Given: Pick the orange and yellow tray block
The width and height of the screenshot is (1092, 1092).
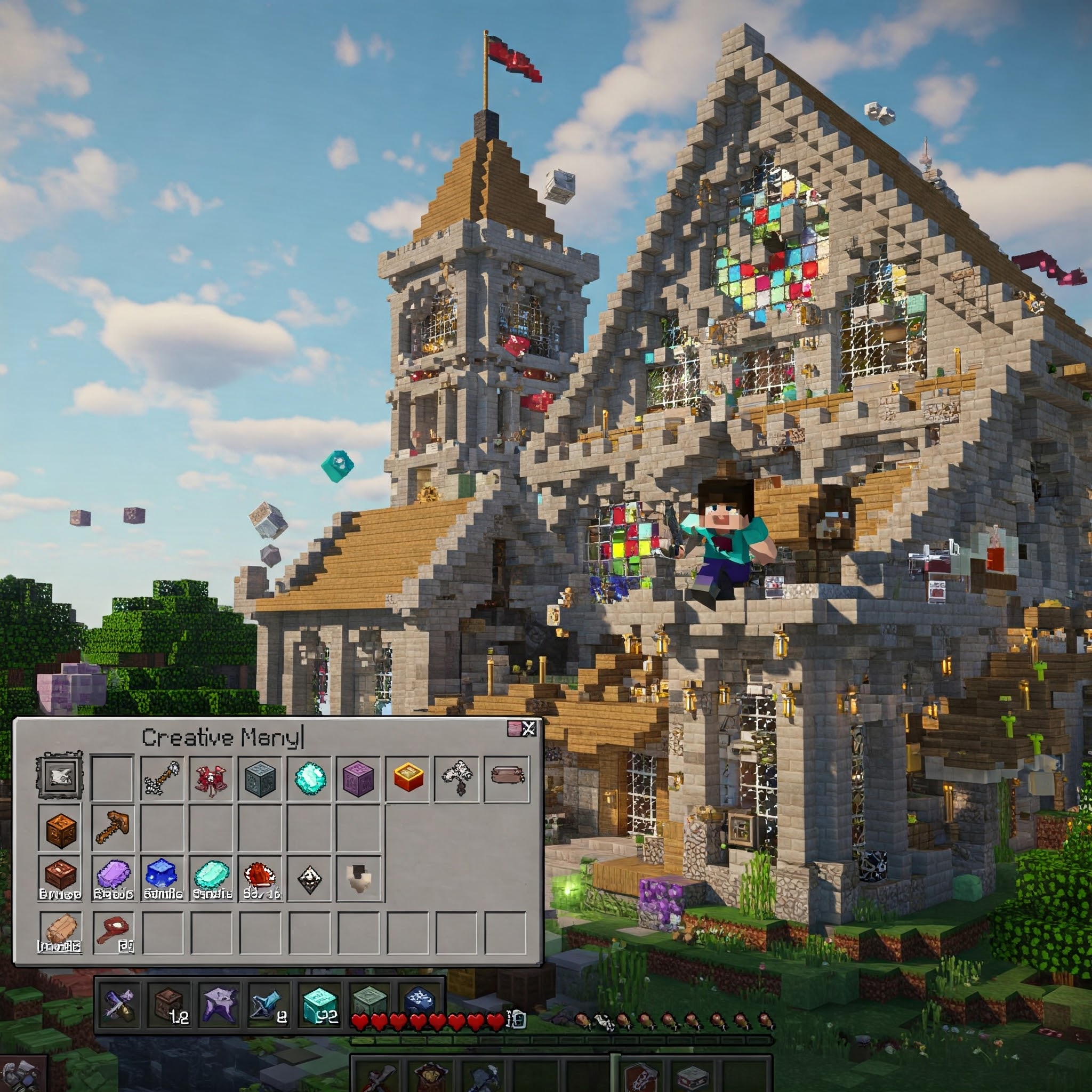Looking at the screenshot, I should point(408,777).
